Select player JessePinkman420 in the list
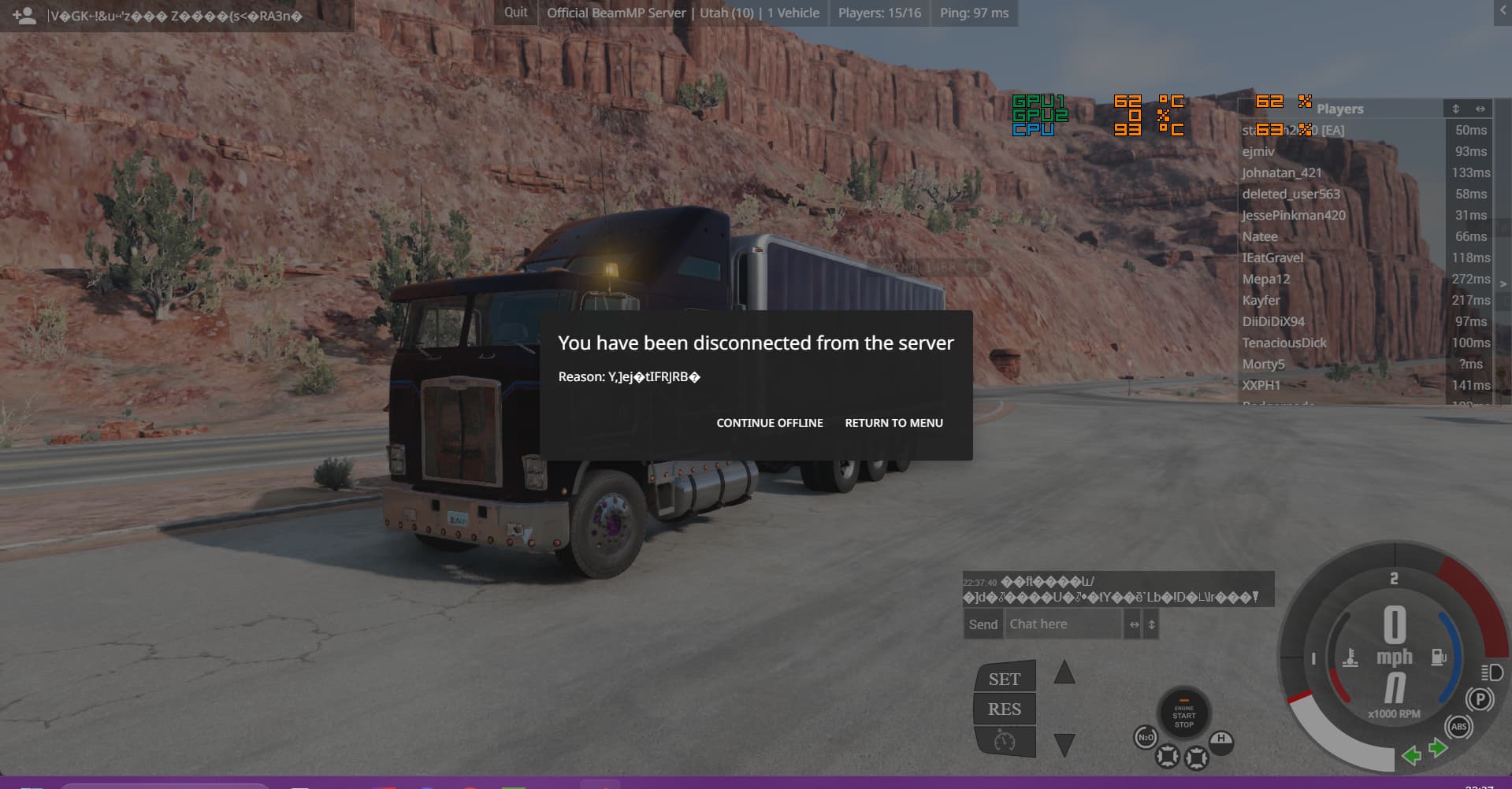1512x789 pixels. (1294, 215)
